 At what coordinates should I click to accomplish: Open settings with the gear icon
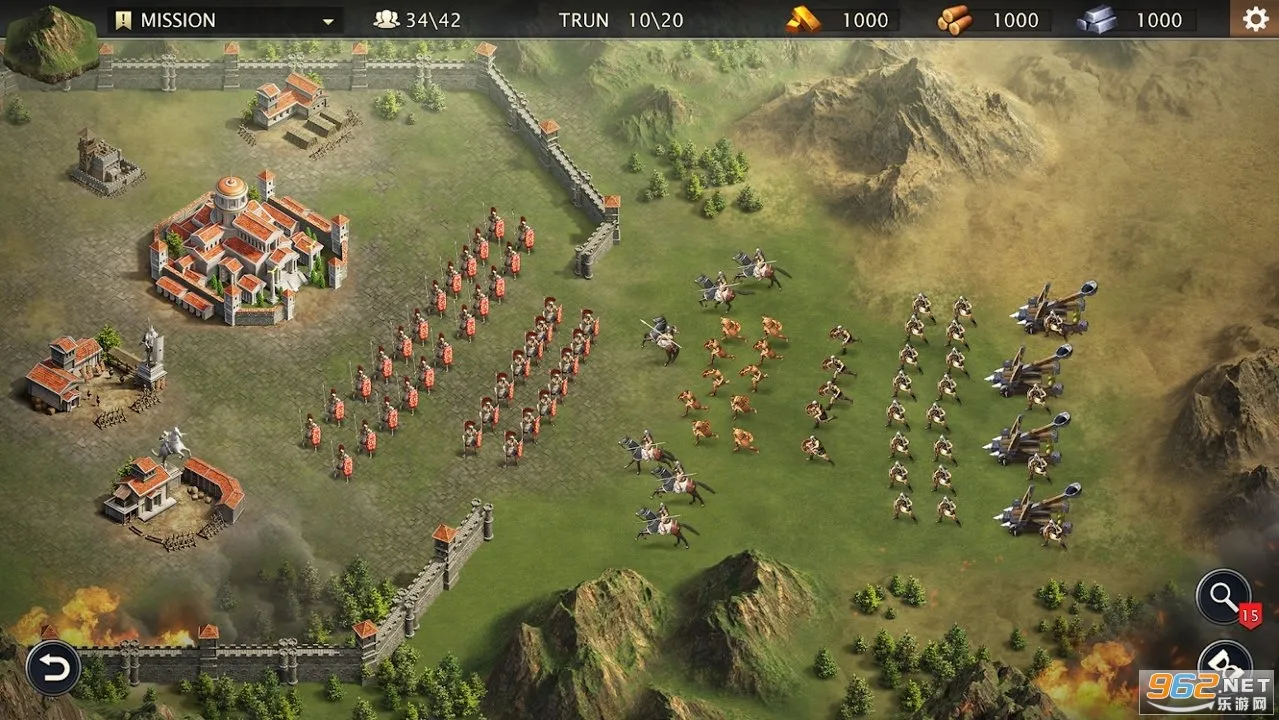point(1254,19)
